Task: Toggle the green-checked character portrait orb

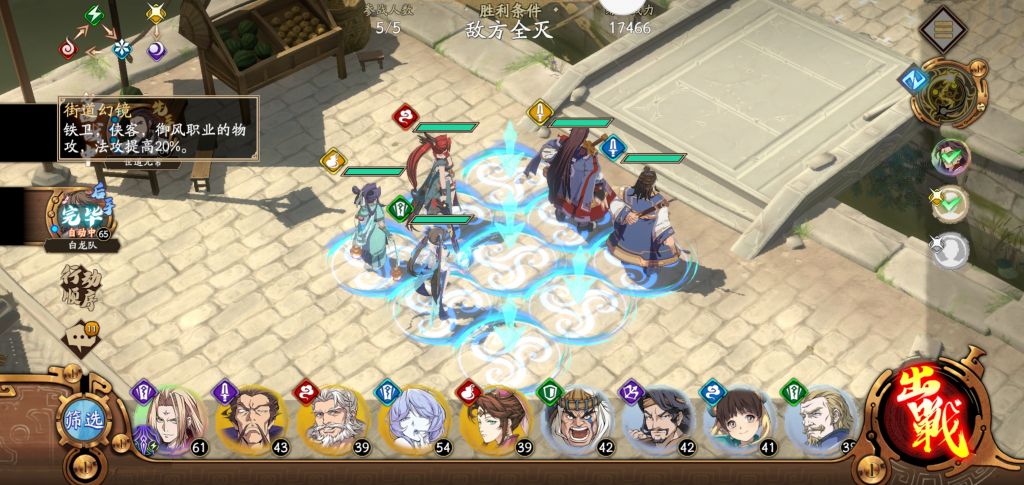Action: 950,156
